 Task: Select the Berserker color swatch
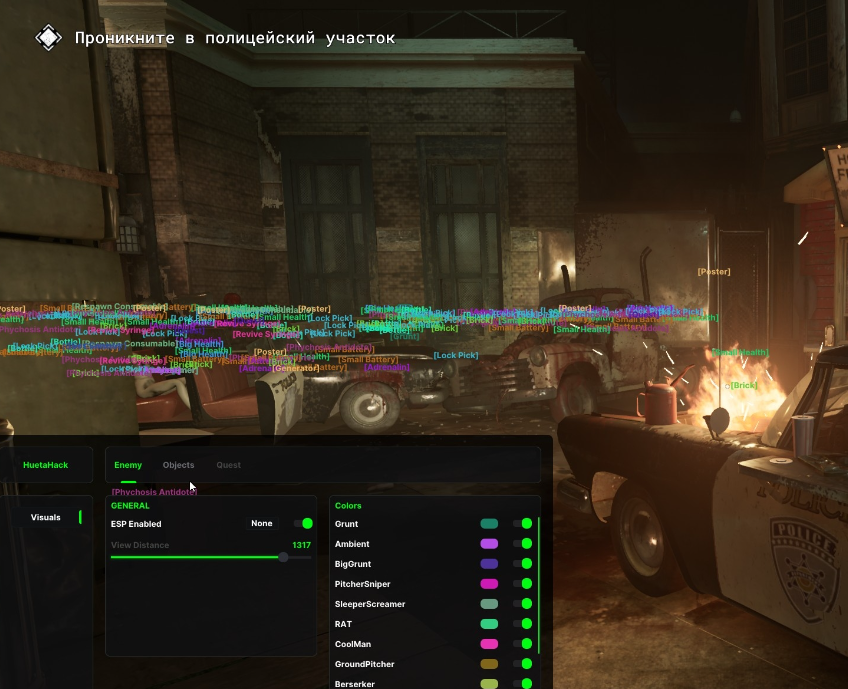(489, 683)
